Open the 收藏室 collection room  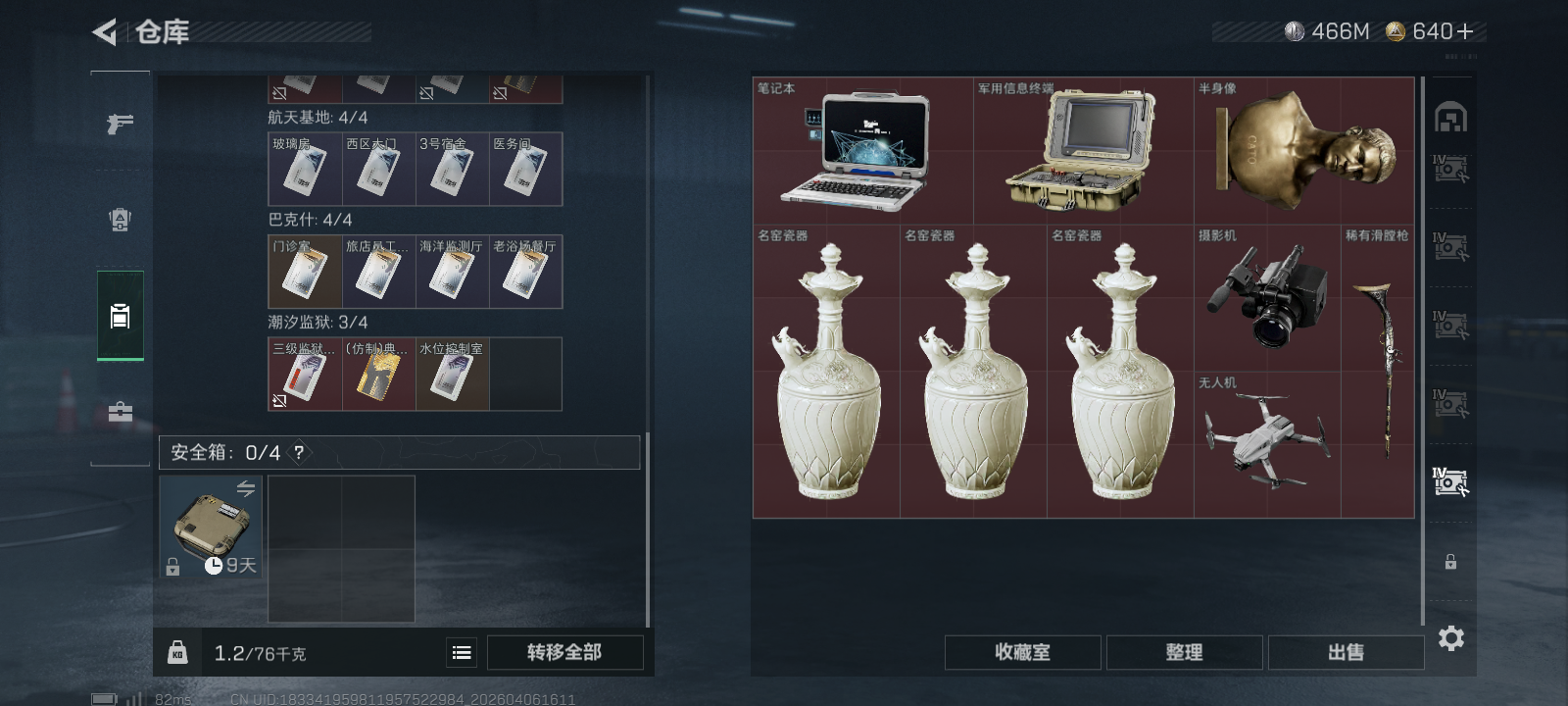point(1022,651)
